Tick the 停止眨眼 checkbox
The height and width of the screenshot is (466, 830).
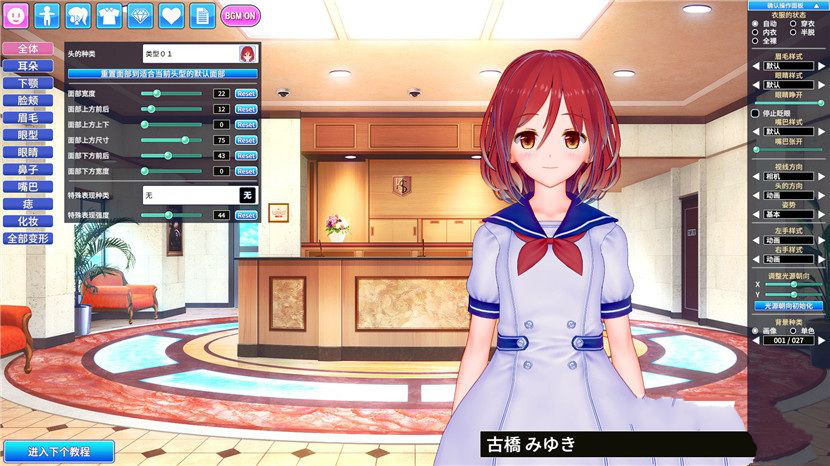click(755, 113)
